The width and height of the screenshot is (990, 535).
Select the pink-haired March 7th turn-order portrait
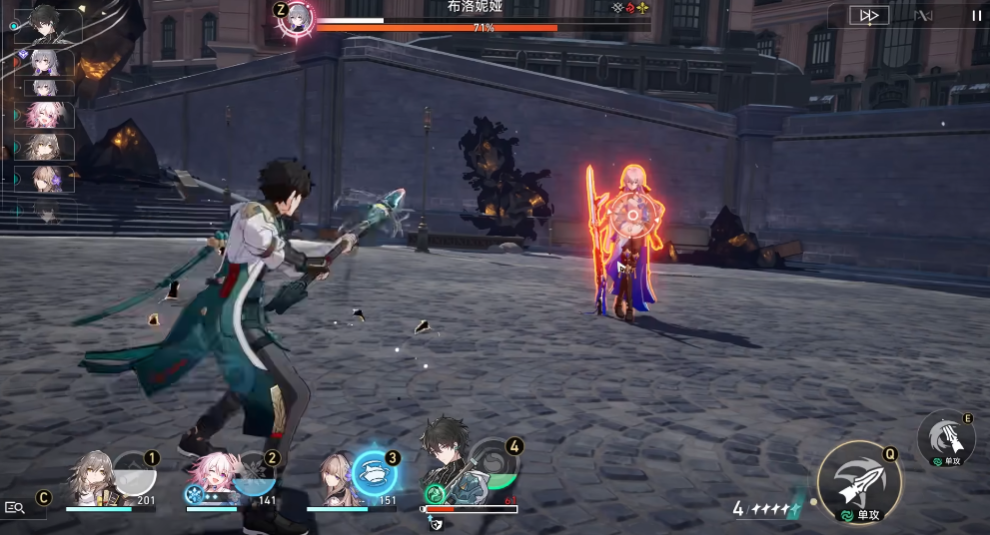pyautogui.click(x=47, y=115)
